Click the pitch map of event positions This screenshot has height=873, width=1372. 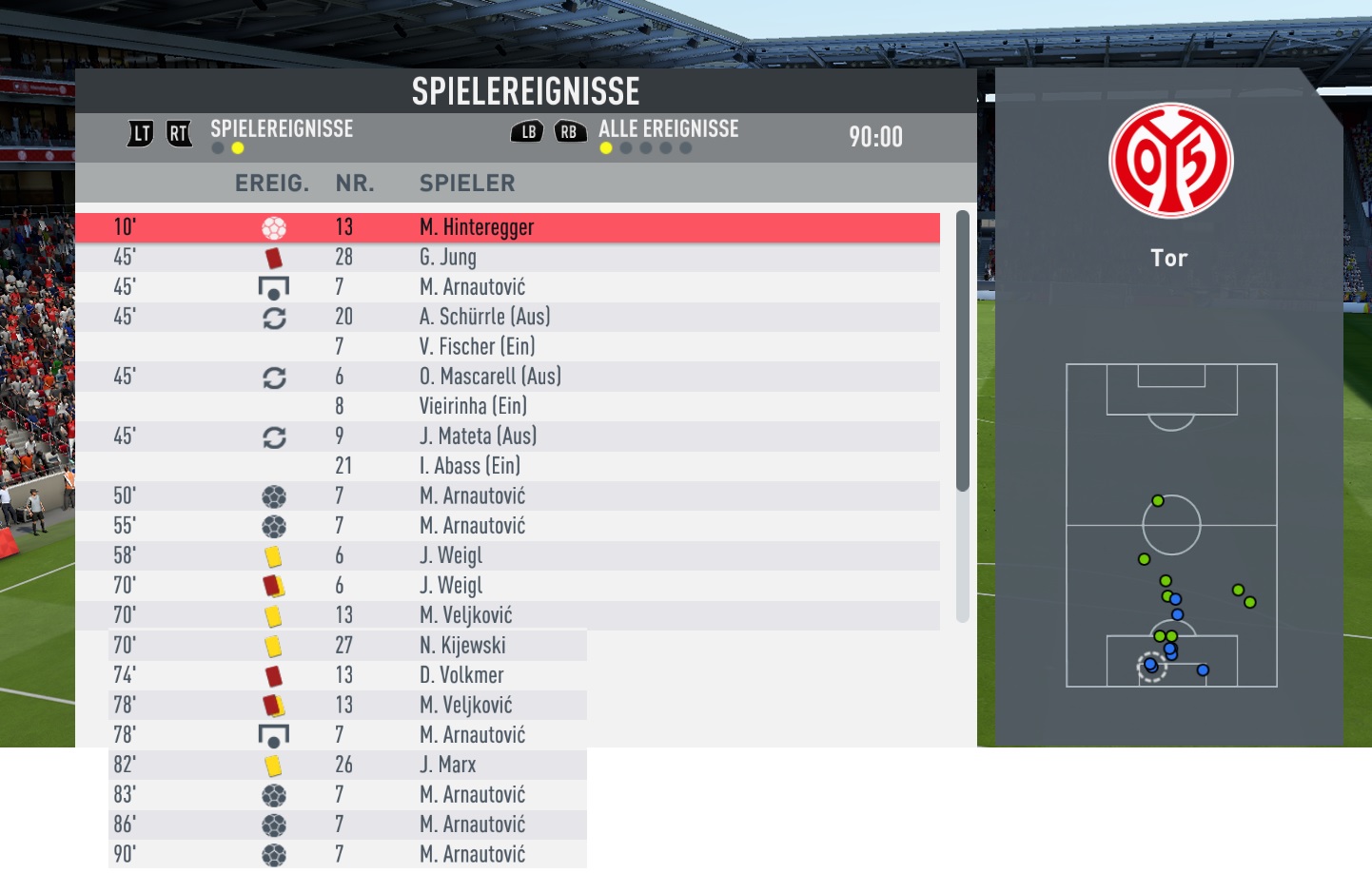tap(1171, 525)
